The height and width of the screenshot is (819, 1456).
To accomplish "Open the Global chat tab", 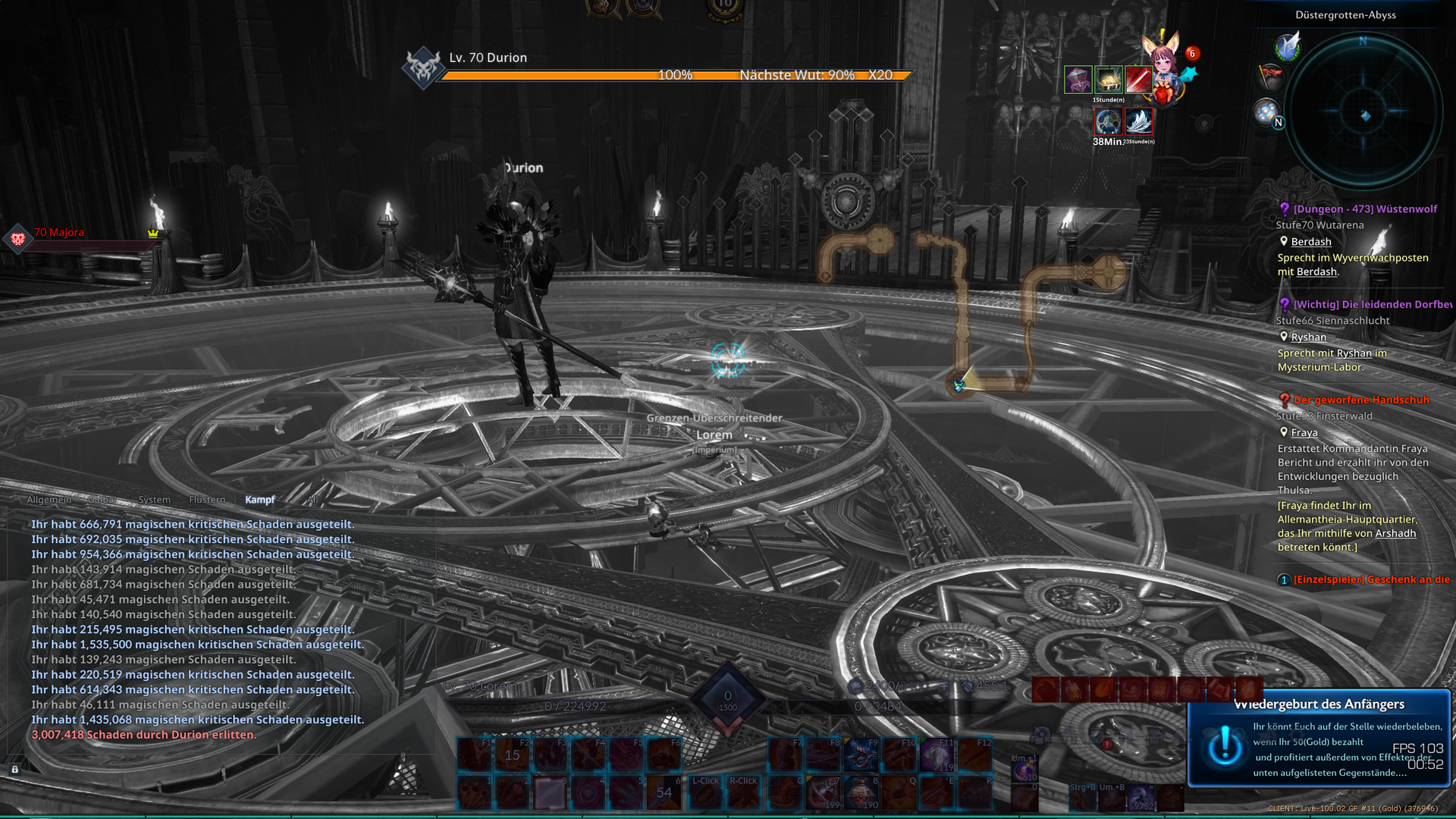I will (102, 500).
